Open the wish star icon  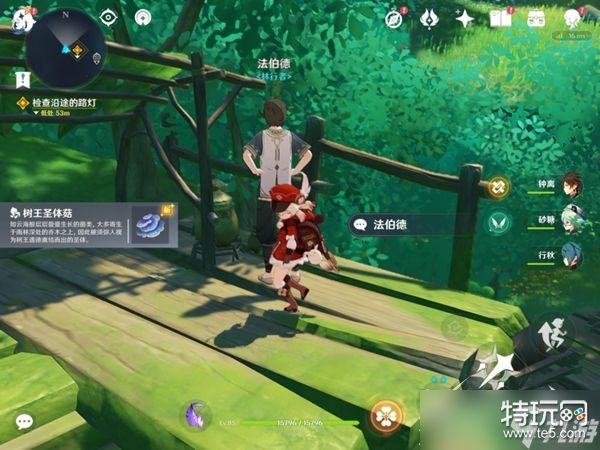(x=464, y=18)
